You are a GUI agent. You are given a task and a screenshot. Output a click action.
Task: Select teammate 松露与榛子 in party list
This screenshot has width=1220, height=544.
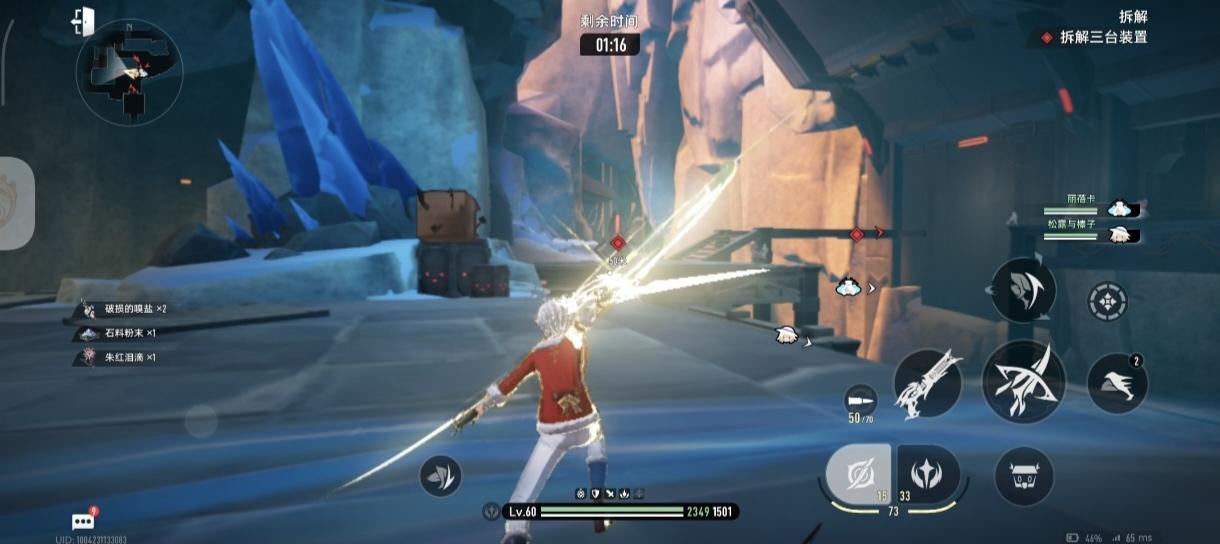coord(1092,233)
